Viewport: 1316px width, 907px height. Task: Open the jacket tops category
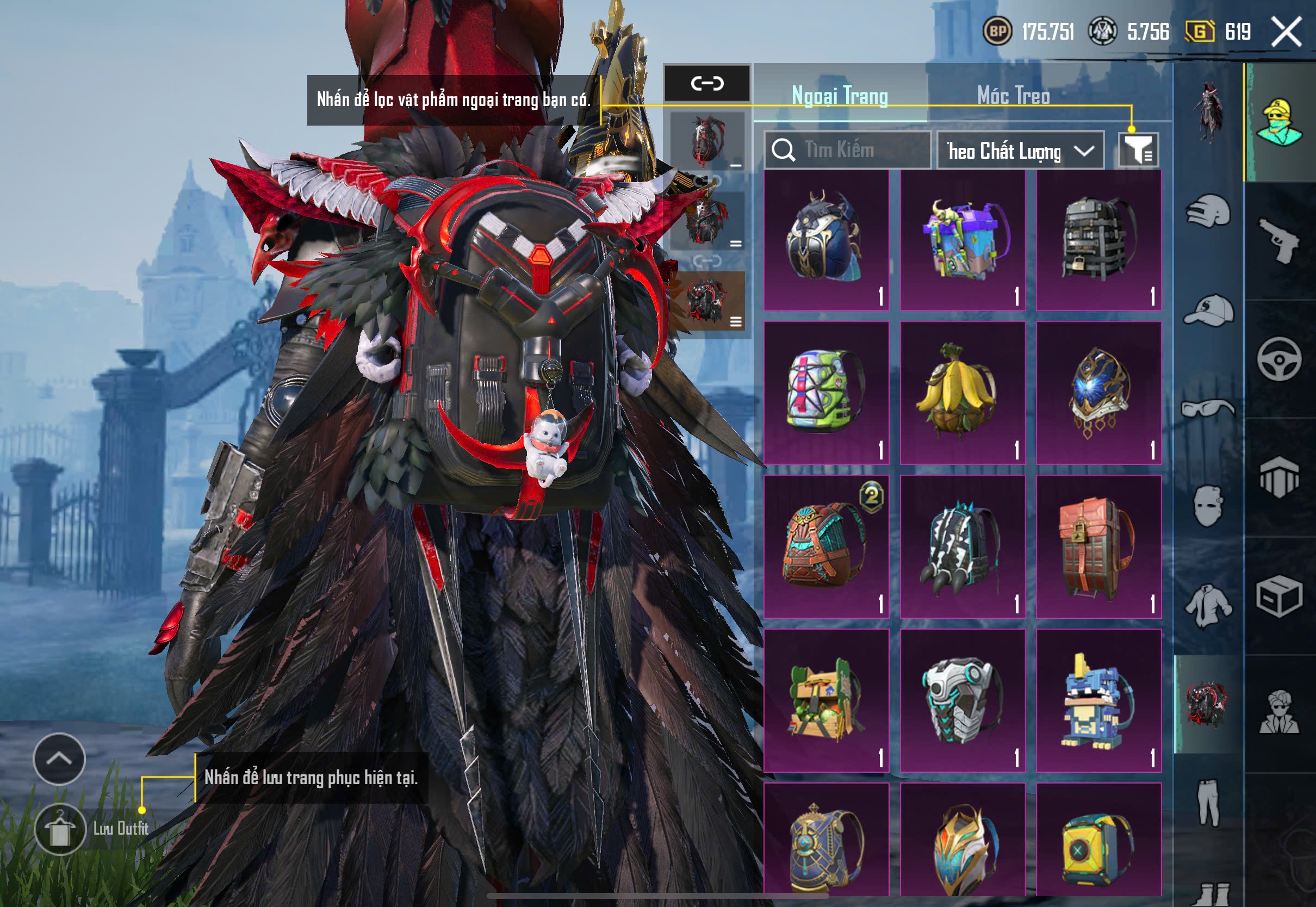point(1209,606)
